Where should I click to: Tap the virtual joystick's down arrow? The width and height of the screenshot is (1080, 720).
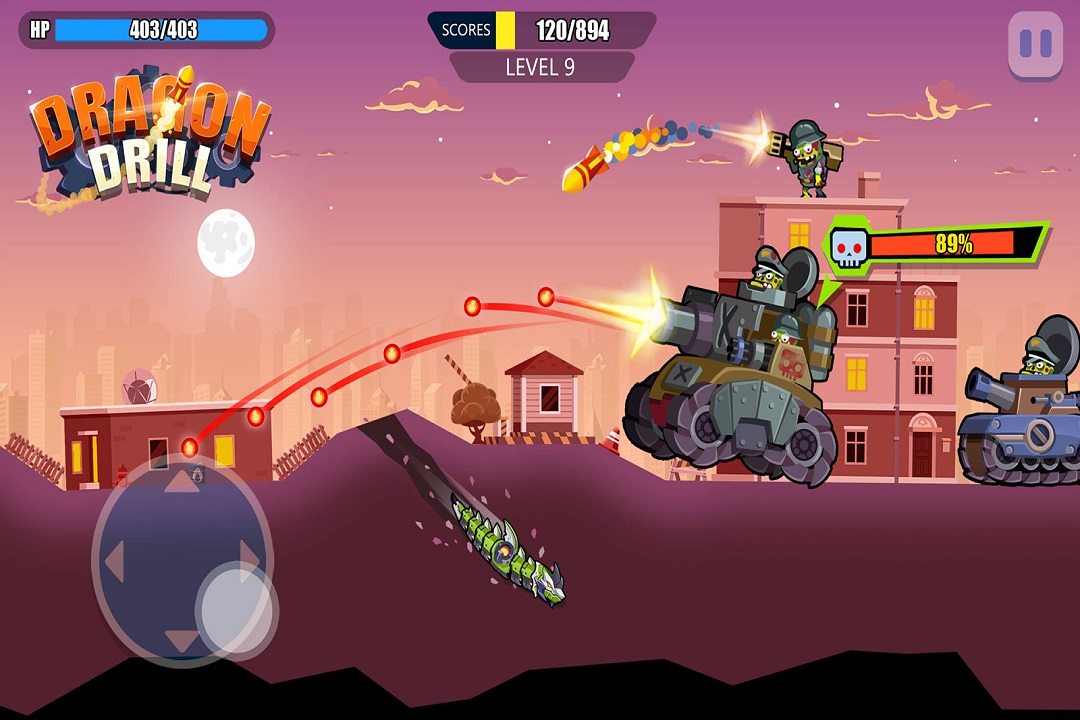(x=181, y=639)
